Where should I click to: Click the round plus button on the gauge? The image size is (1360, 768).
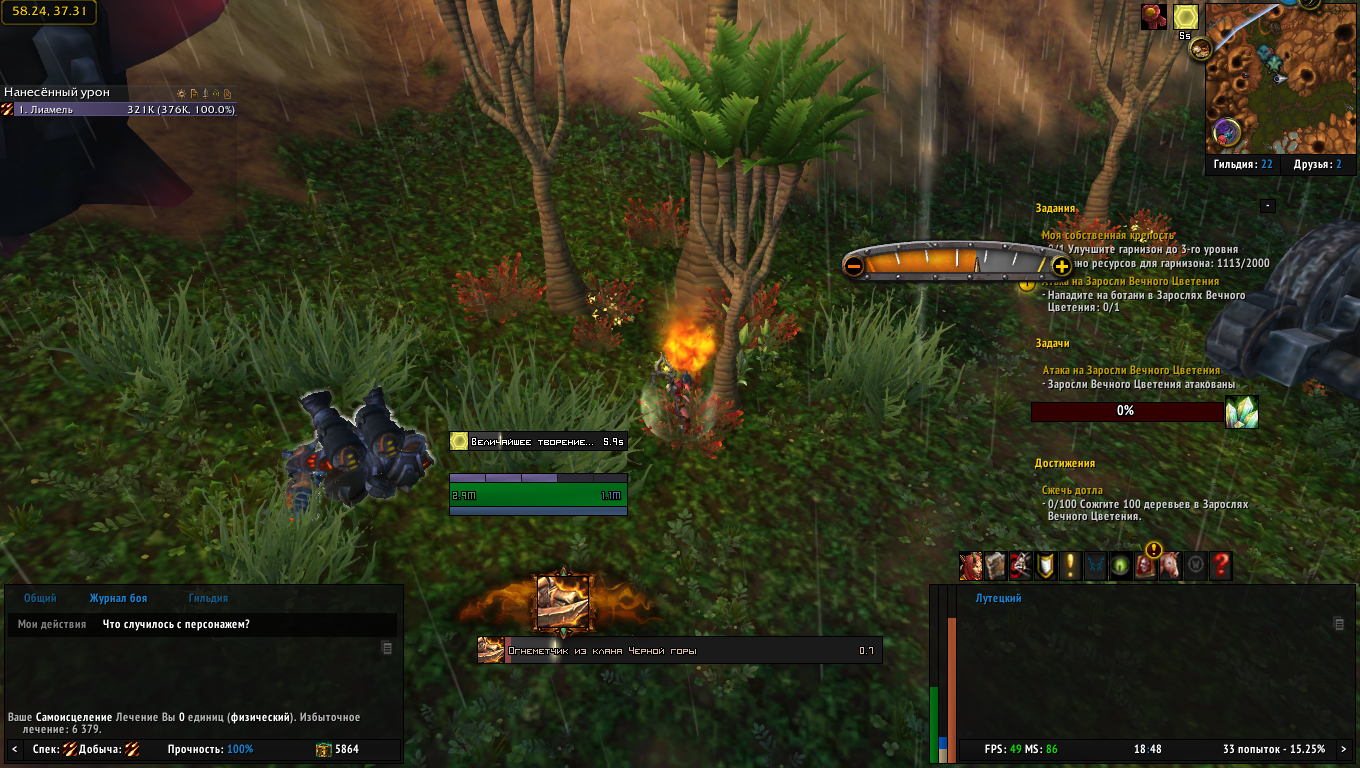coord(1061,266)
